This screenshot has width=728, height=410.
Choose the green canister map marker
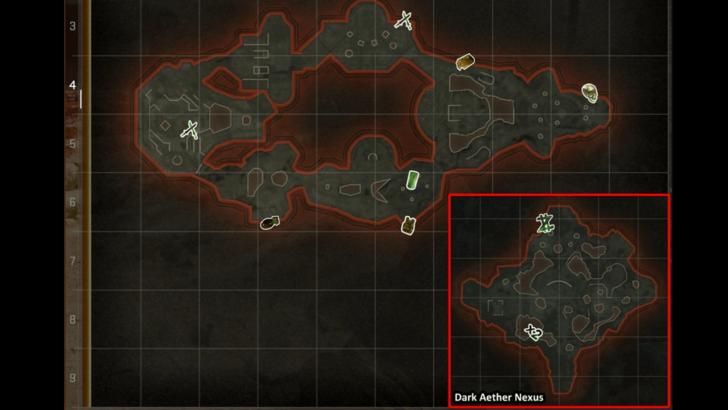click(x=412, y=180)
